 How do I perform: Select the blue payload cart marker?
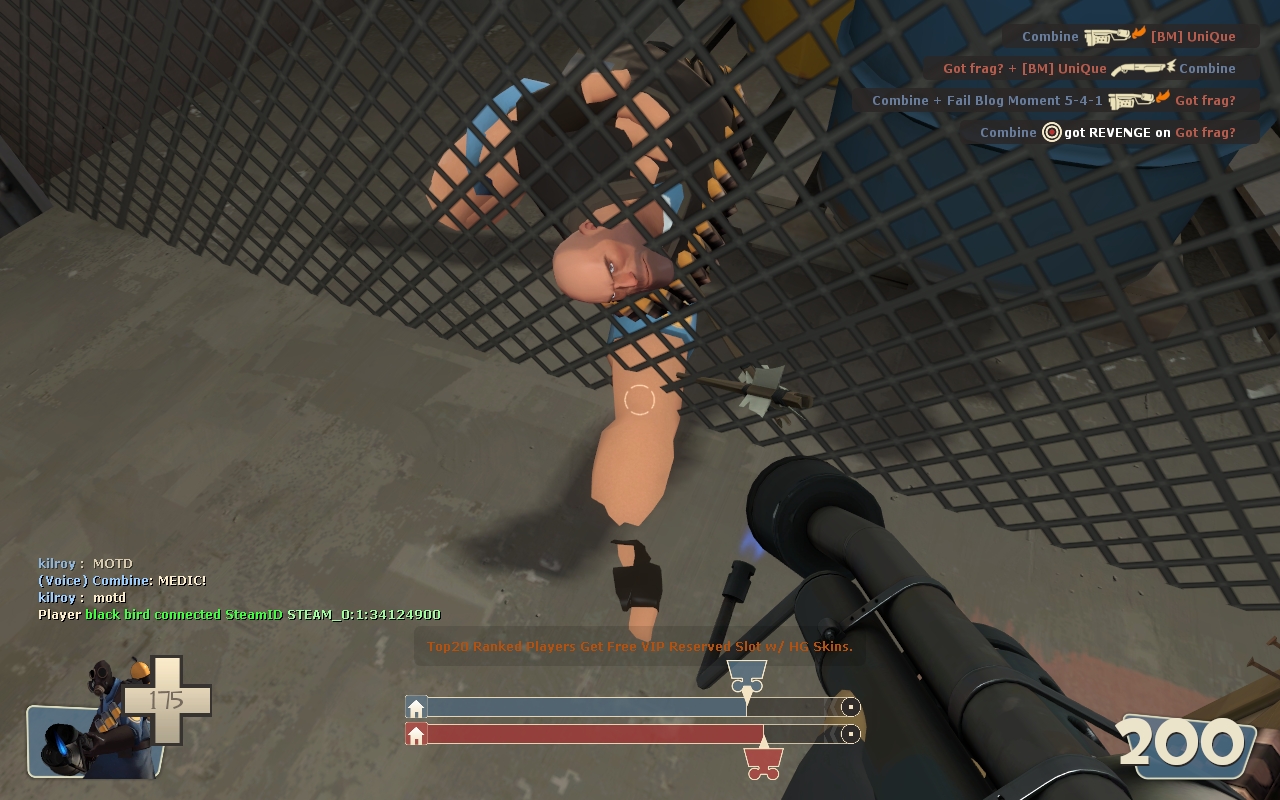746,675
